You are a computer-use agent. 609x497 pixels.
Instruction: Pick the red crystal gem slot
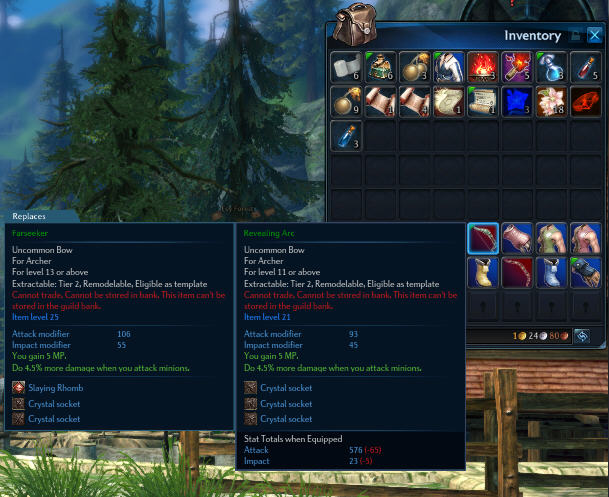pos(585,102)
